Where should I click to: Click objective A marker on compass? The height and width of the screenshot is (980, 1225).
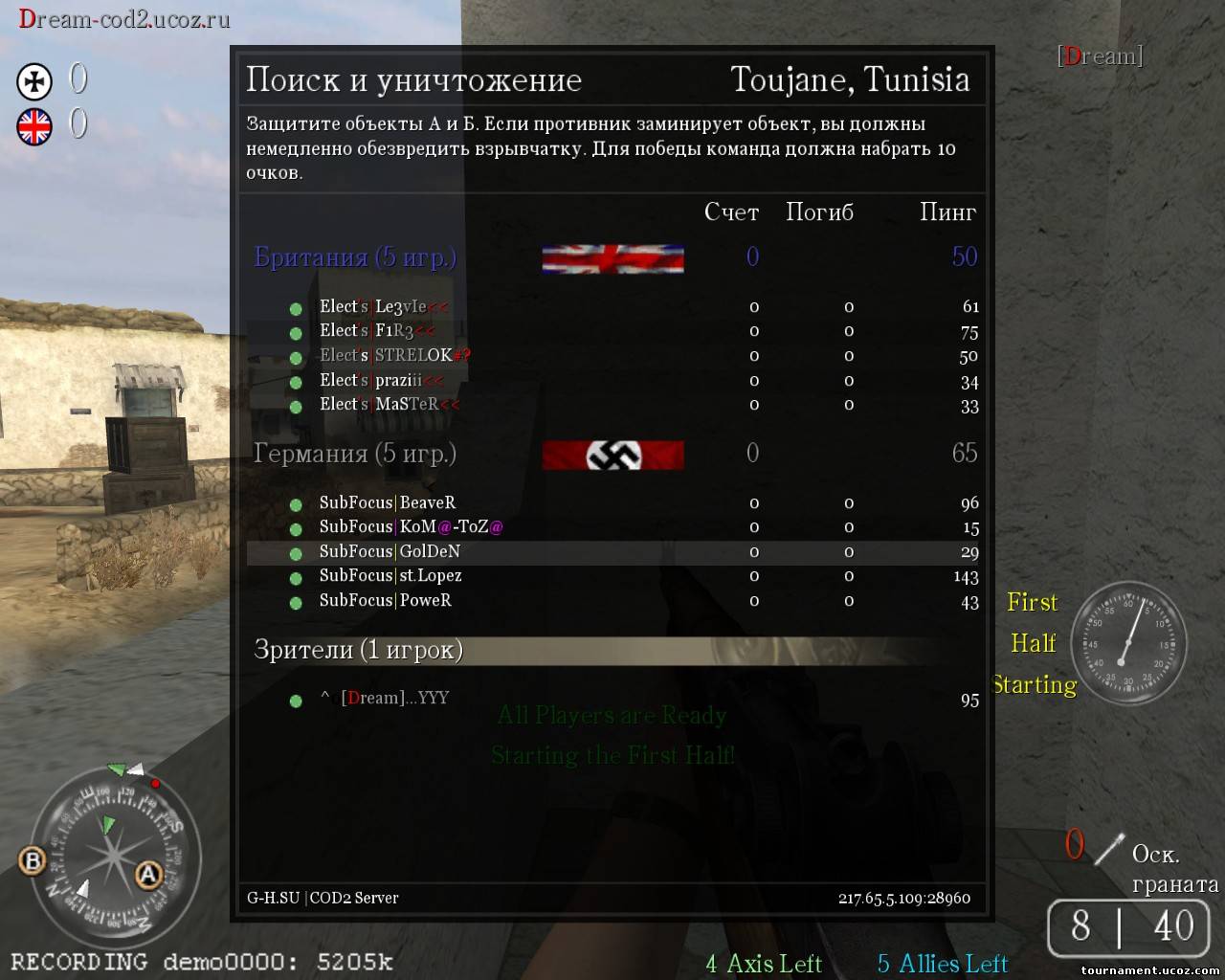pos(148,874)
